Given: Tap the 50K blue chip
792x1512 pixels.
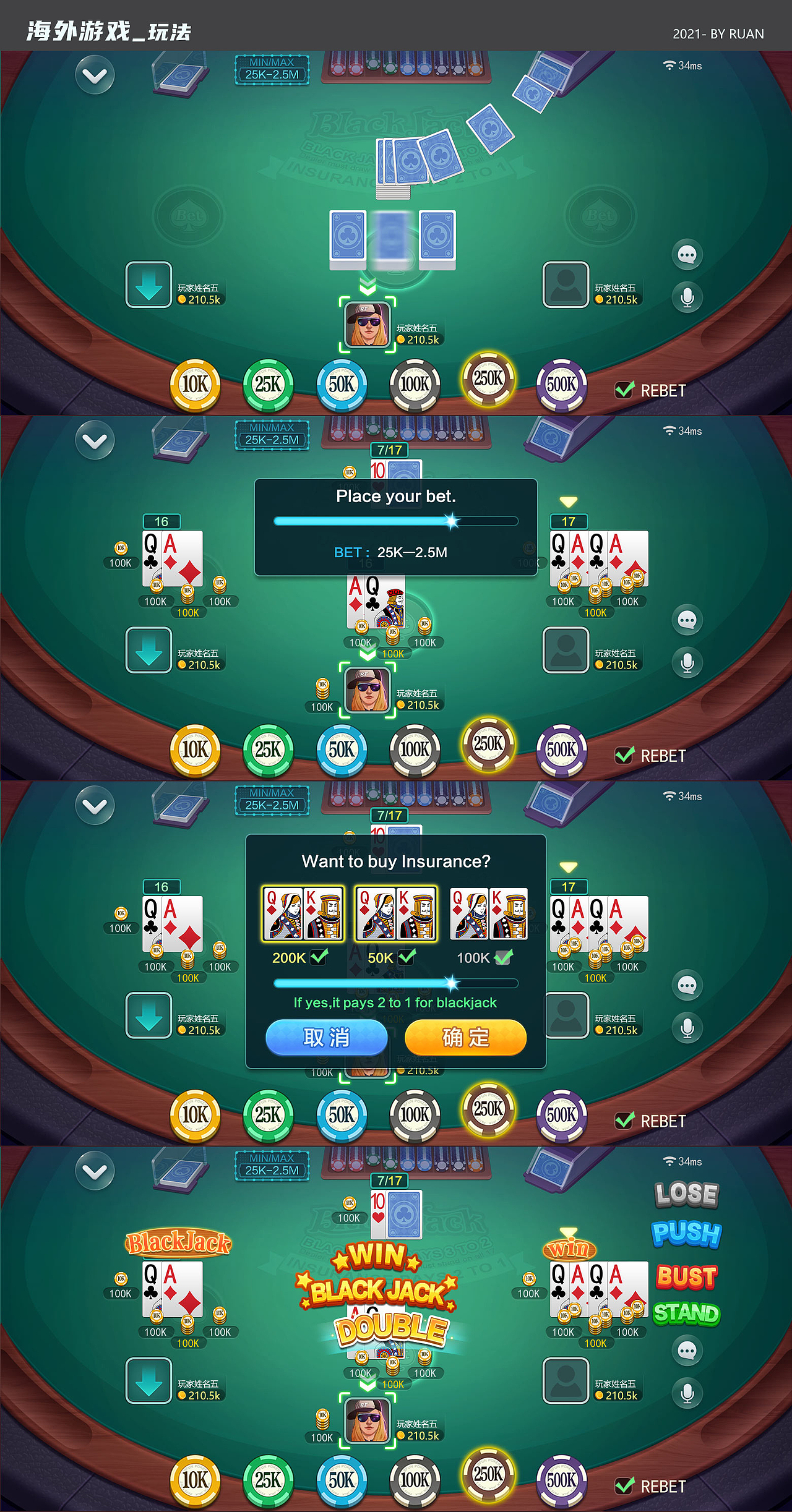Looking at the screenshot, I should 341,383.
